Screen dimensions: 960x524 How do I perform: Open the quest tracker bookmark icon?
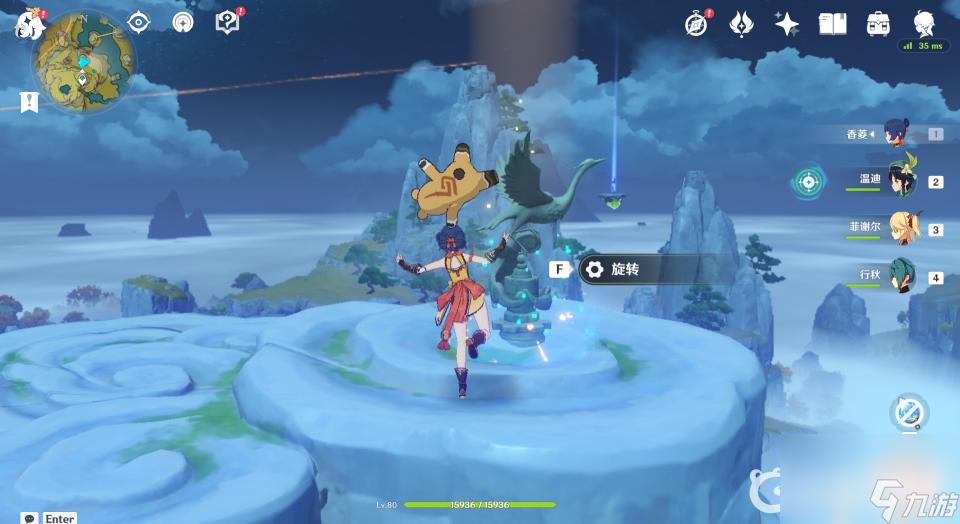click(28, 101)
